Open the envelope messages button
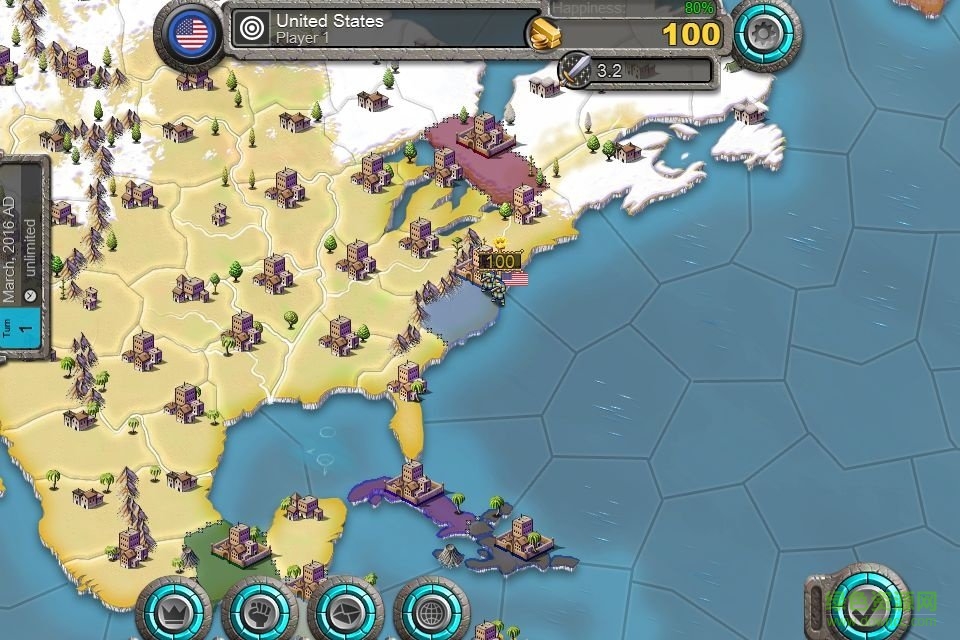 tap(346, 608)
